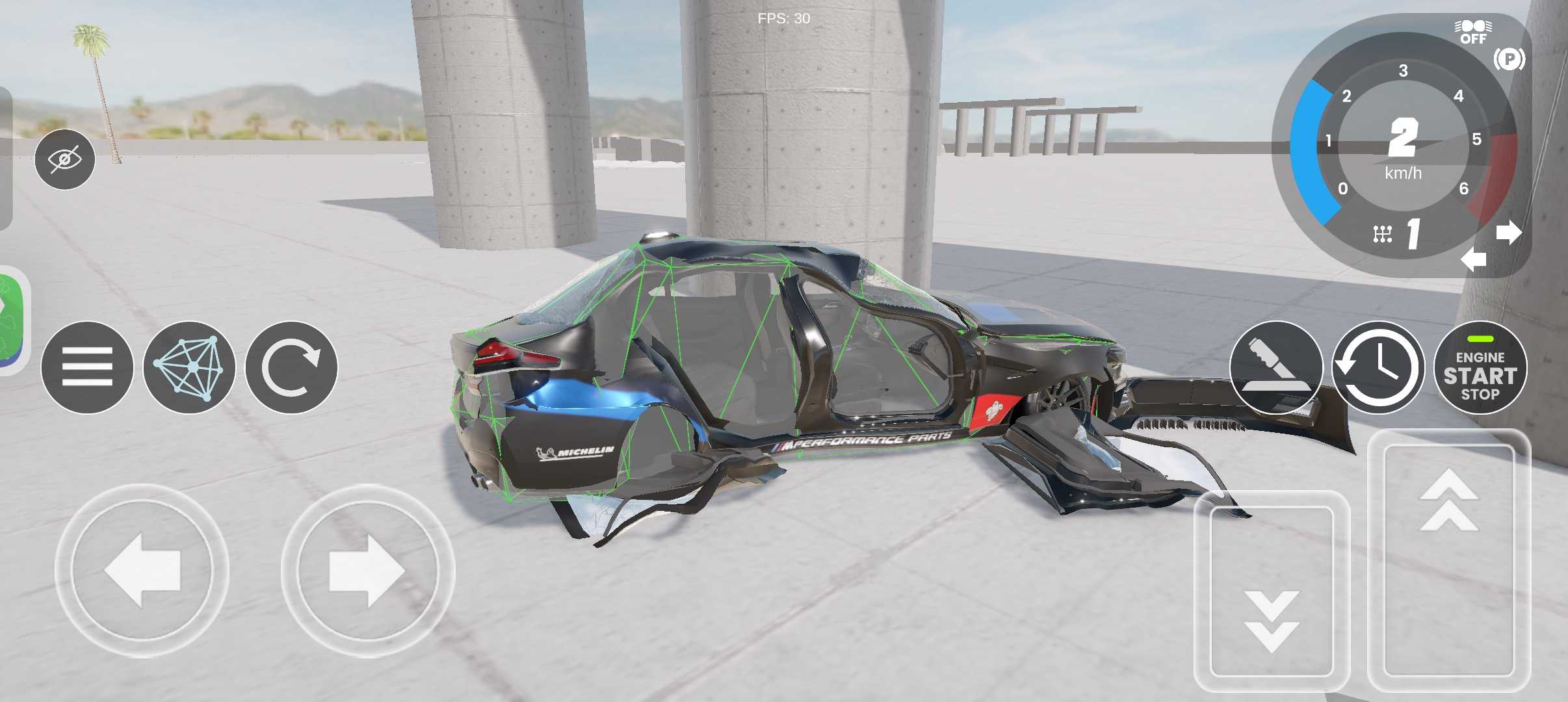
Task: Steer right with the right arrow button
Action: tap(368, 571)
